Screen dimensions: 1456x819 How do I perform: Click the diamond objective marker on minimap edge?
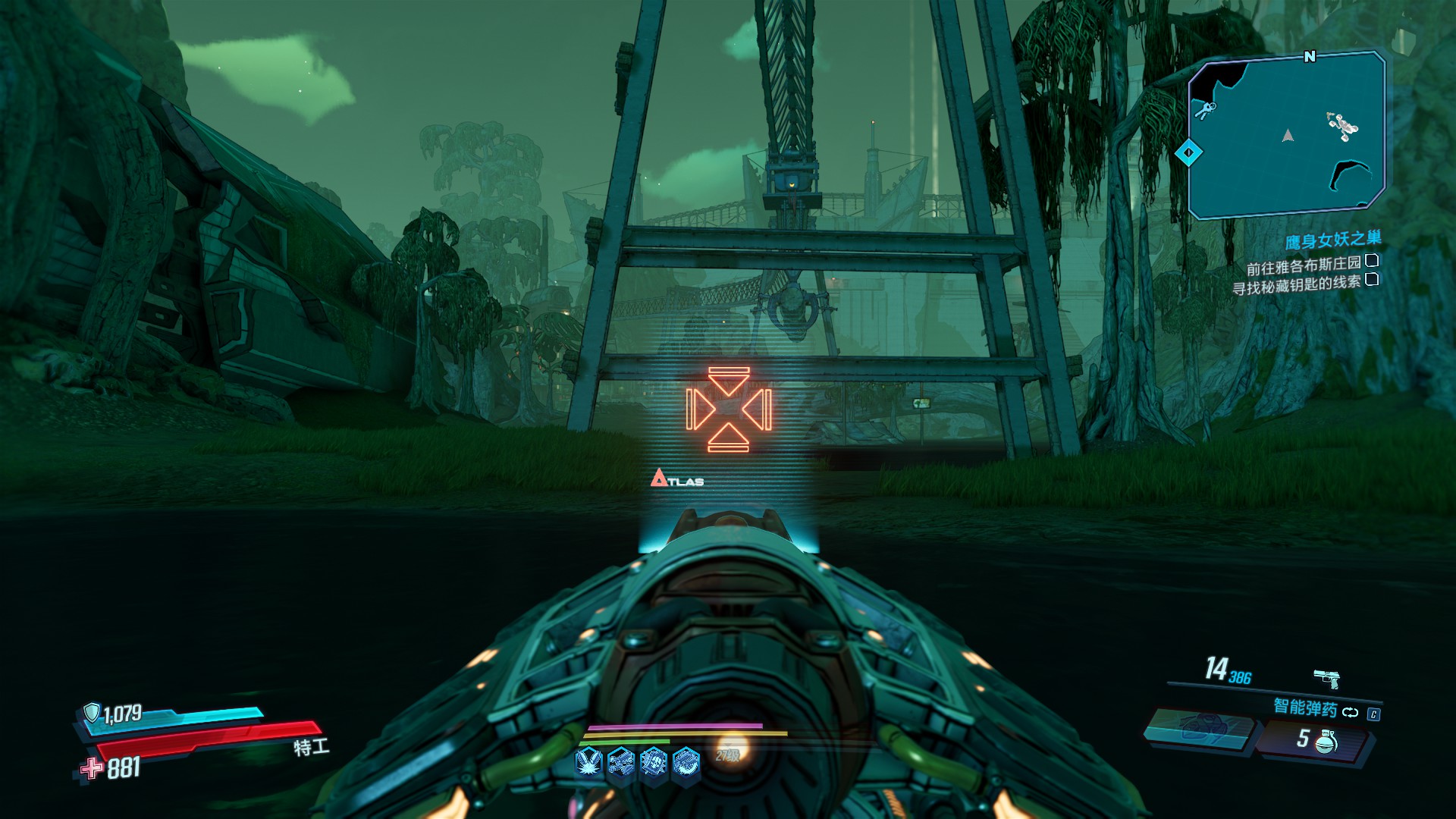1188,153
